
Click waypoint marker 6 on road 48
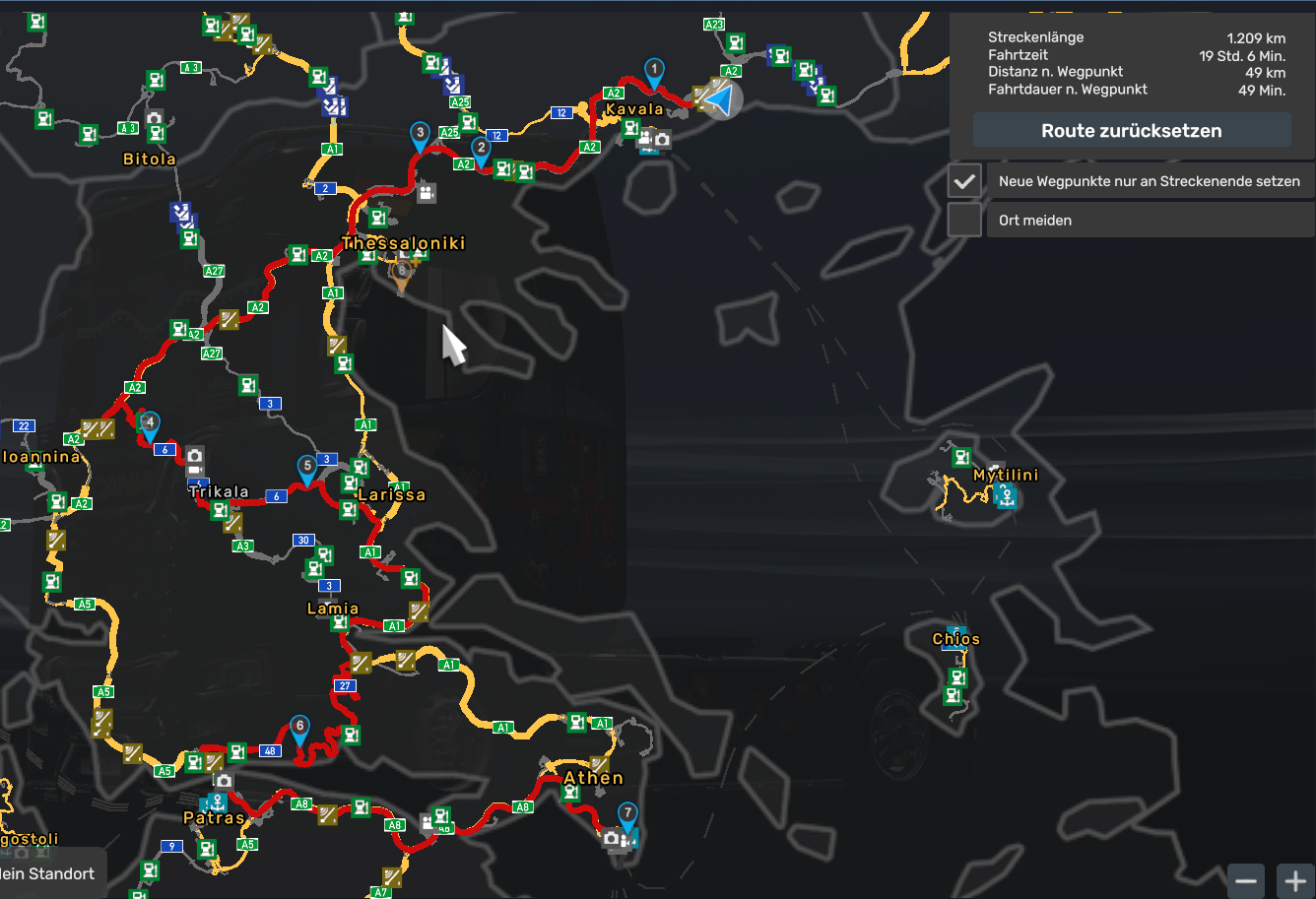click(299, 728)
